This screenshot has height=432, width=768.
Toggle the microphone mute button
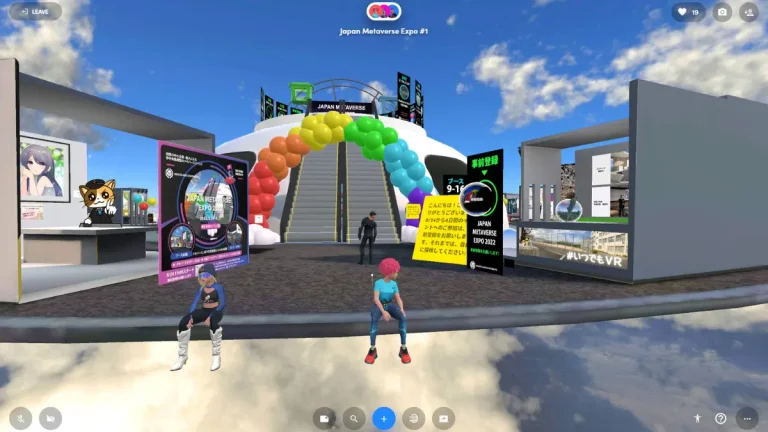(x=21, y=418)
